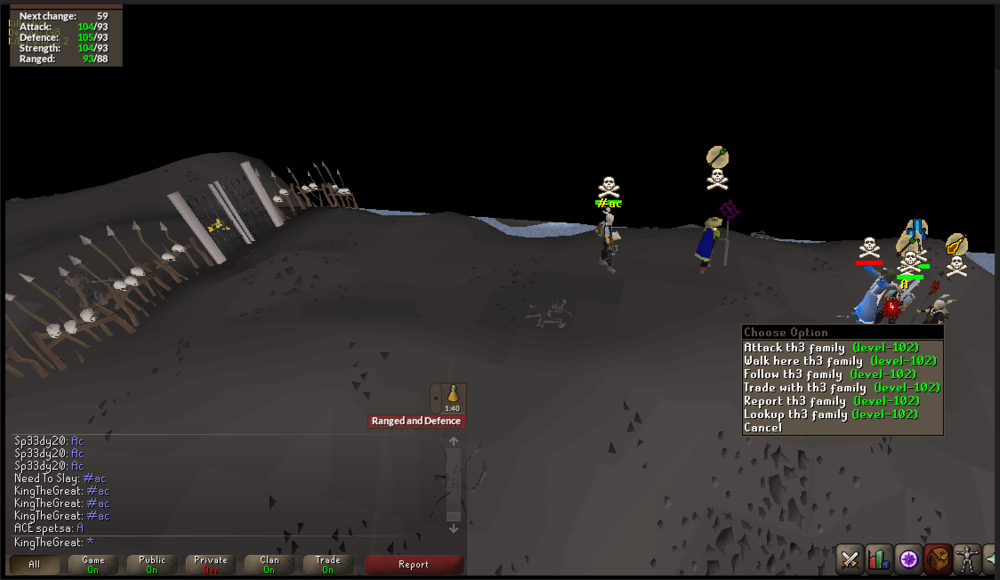Open the crossed swords combat tab
The height and width of the screenshot is (580, 1000).
(851, 558)
